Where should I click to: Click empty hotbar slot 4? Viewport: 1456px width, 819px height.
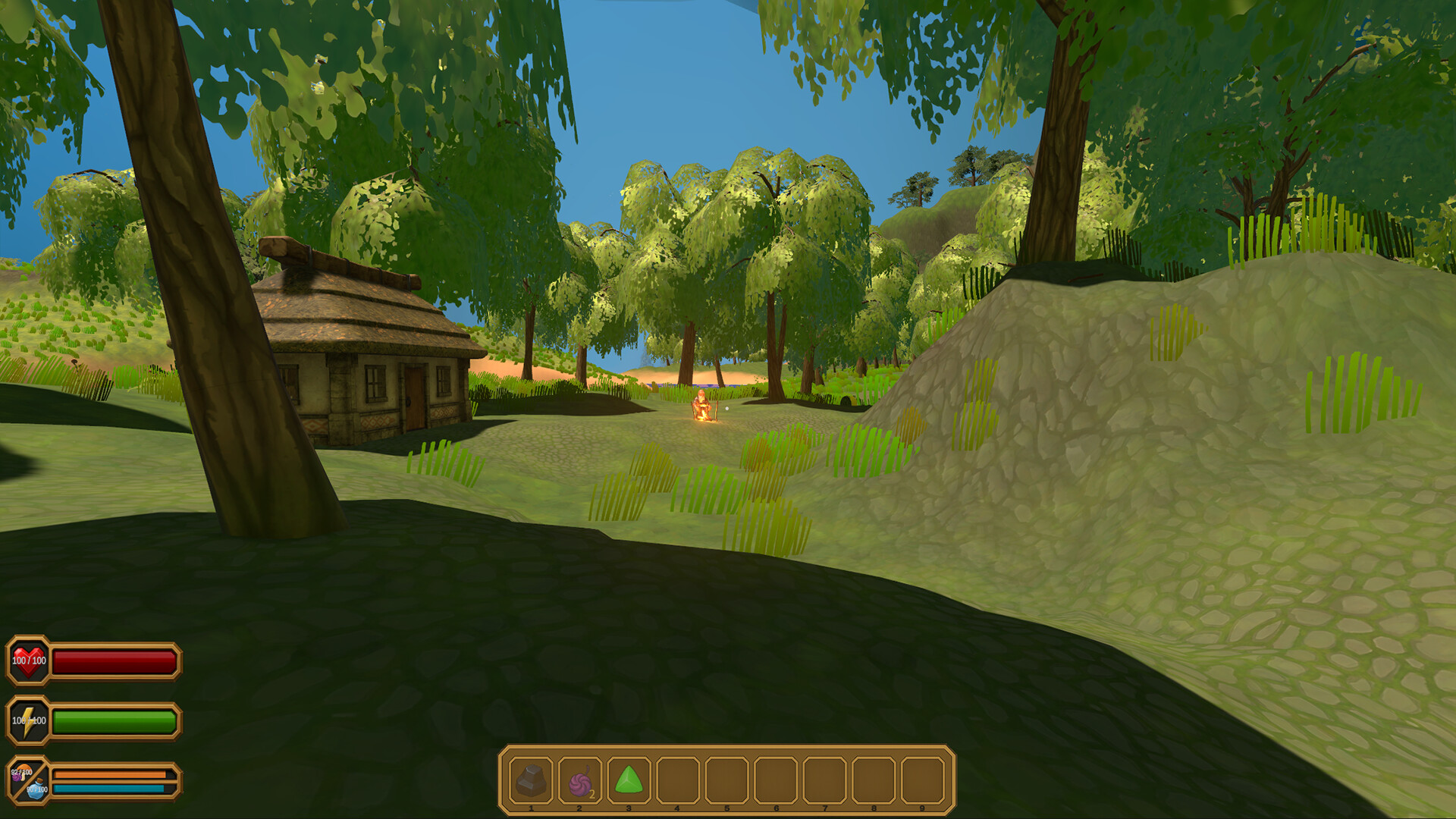coord(677,777)
